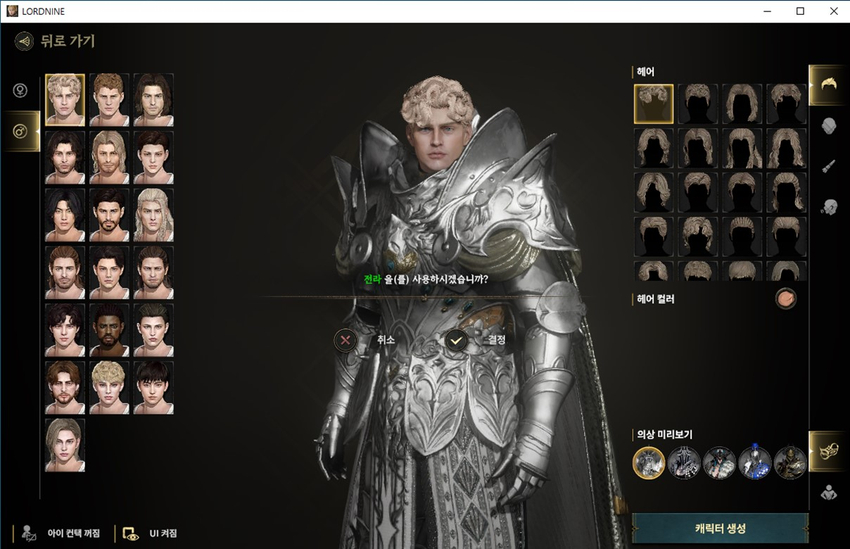Screen dimensions: 850x549
Task: Select the last face preset in the bottom row
Action: tap(65, 444)
